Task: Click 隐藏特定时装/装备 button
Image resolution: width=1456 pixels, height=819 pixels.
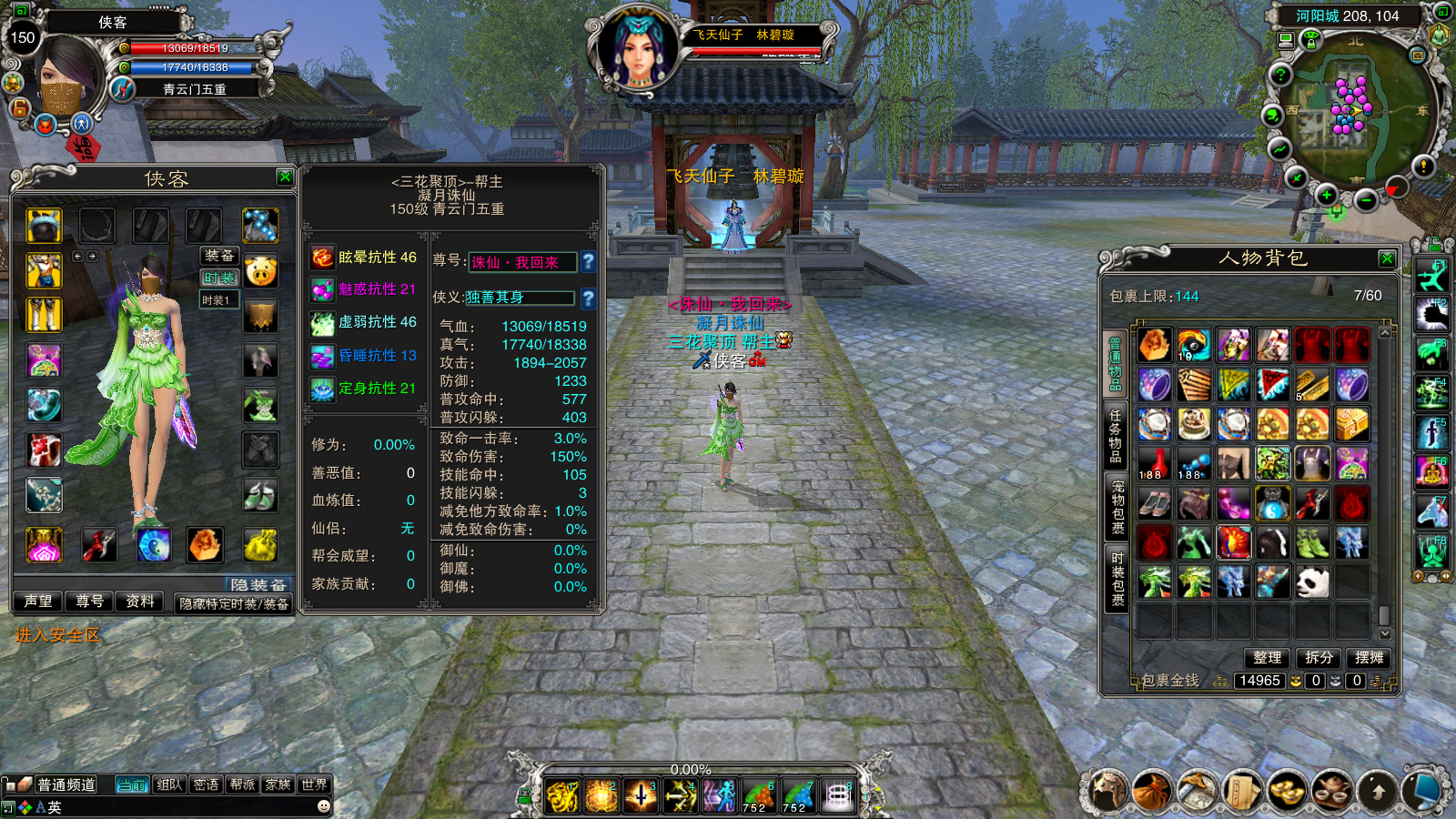Action: click(x=234, y=603)
